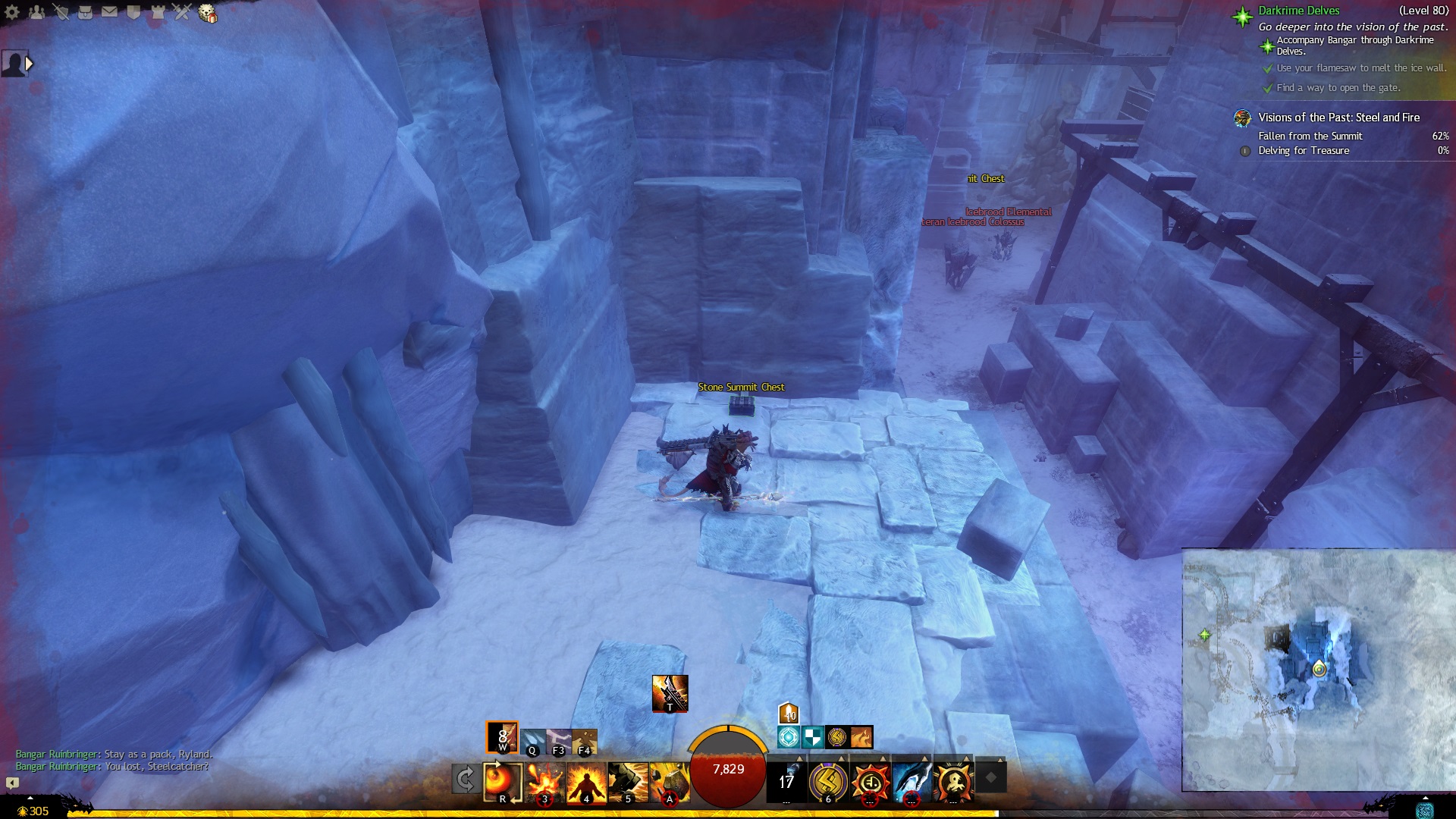Select the Darkrime Delves story objective

point(1298,11)
